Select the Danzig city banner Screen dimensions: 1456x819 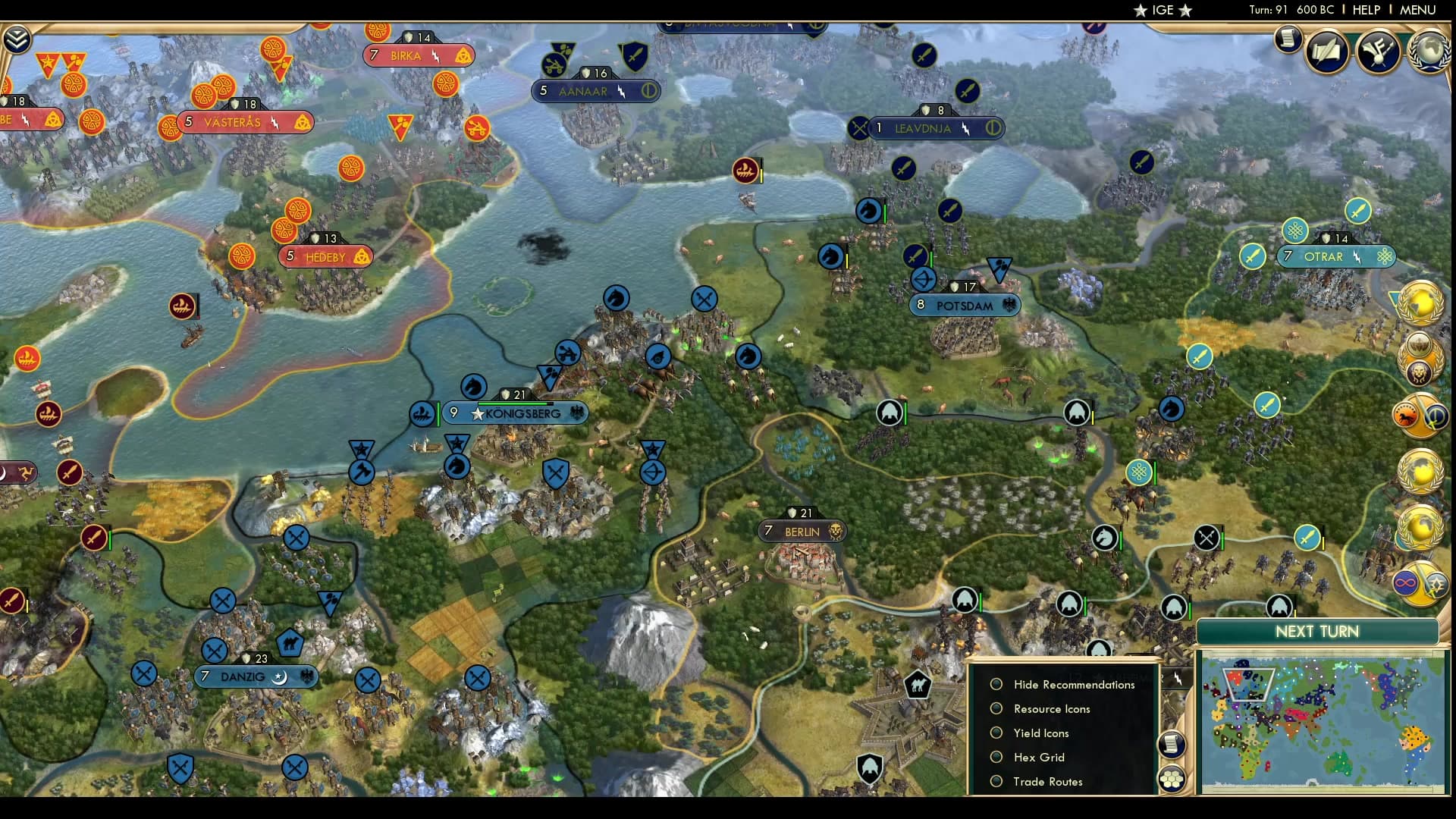click(x=243, y=676)
